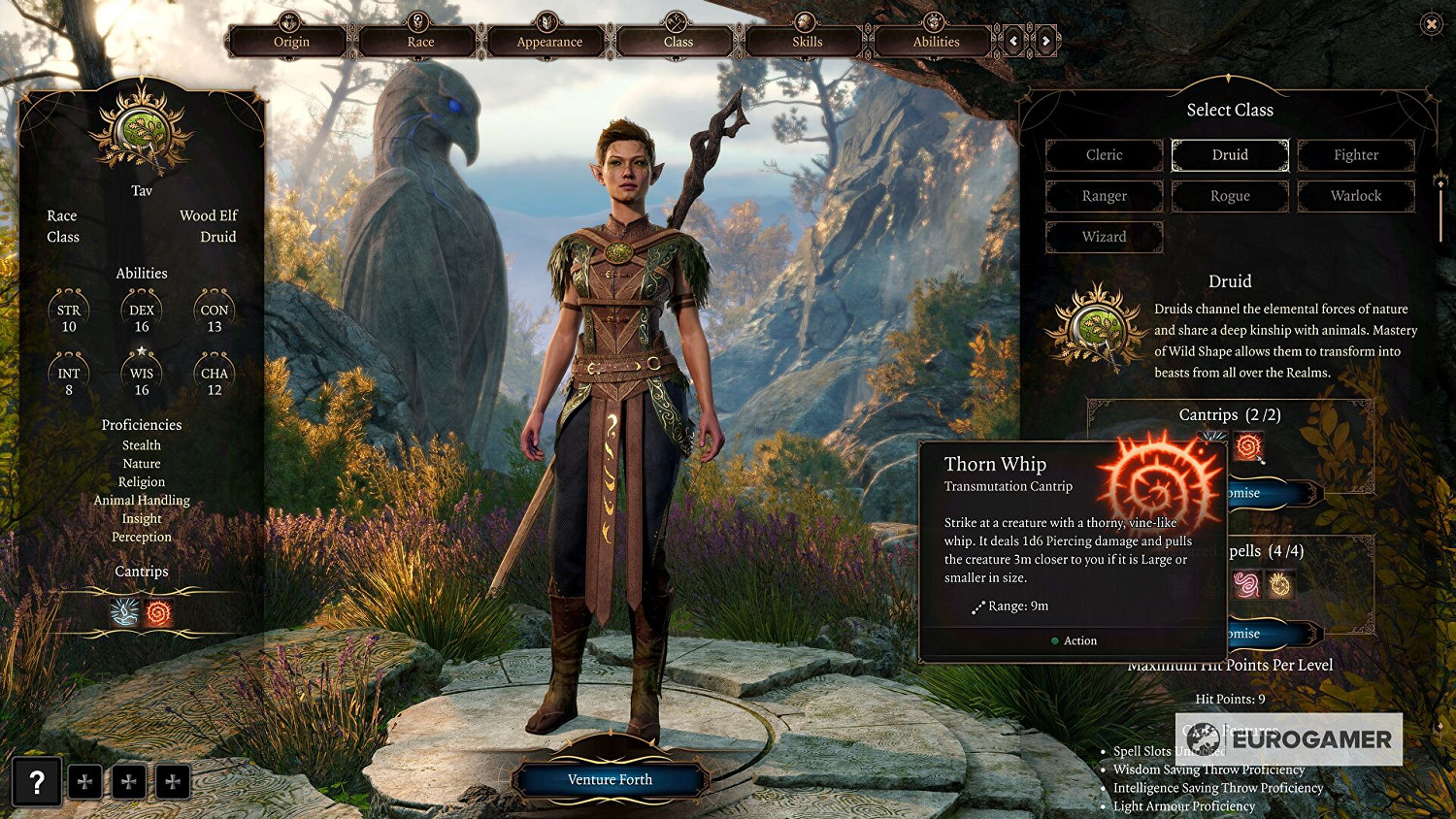Switch to the Abilities tab
The height and width of the screenshot is (819, 1456).
tap(936, 42)
